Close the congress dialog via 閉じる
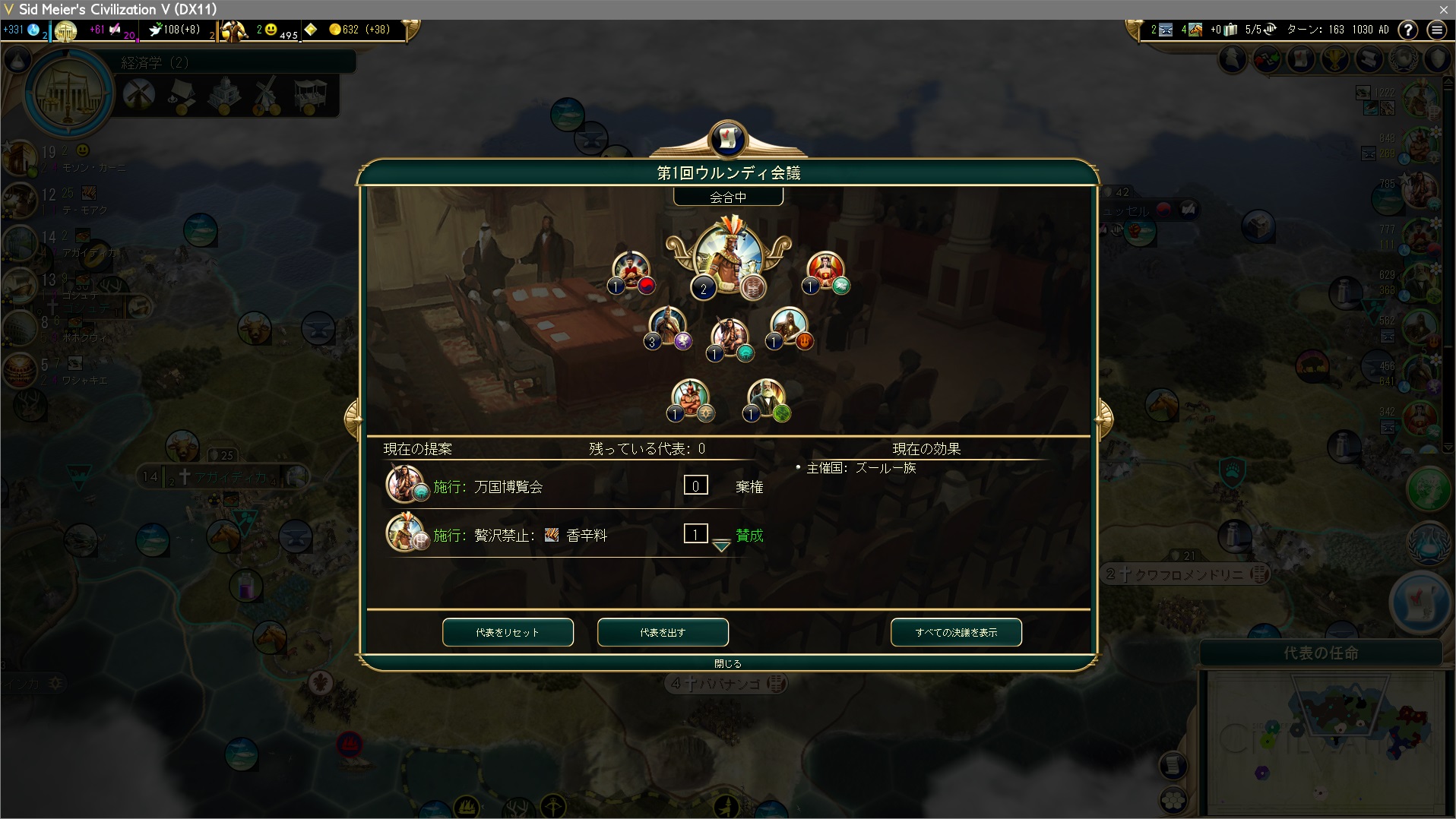Image resolution: width=1456 pixels, height=819 pixels. click(x=727, y=663)
